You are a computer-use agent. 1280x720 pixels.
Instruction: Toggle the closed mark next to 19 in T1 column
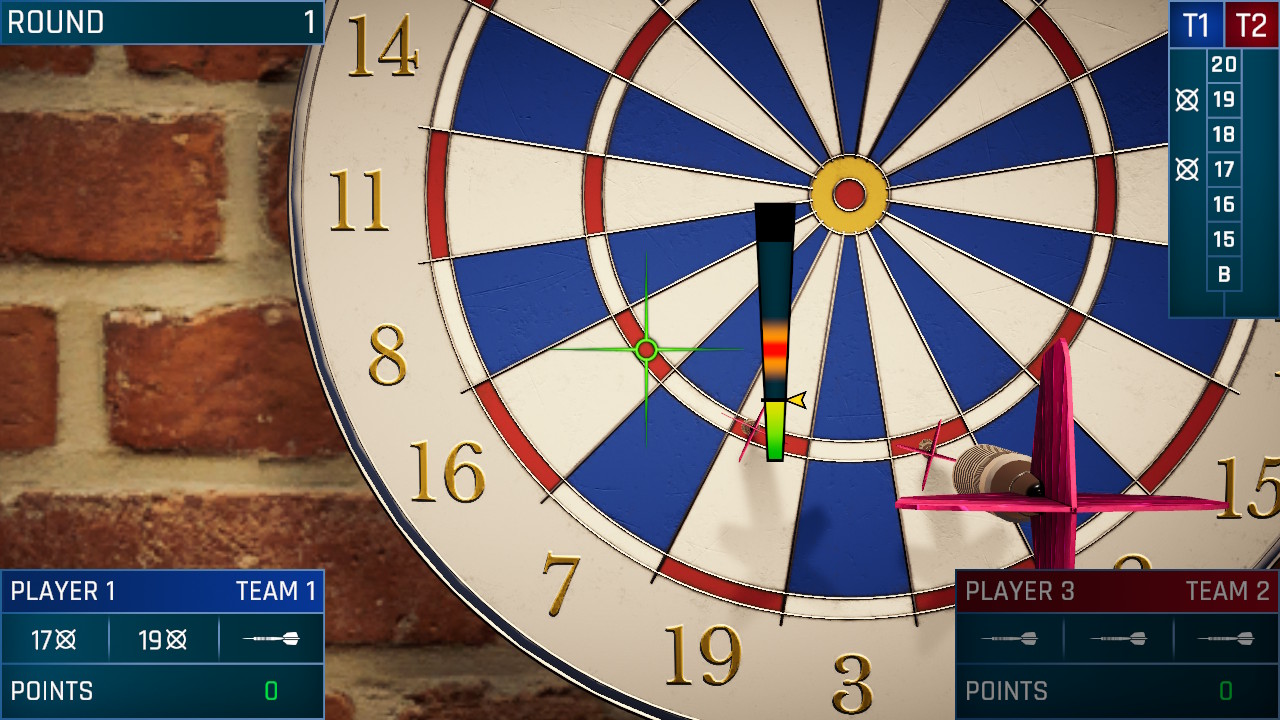pos(1187,99)
